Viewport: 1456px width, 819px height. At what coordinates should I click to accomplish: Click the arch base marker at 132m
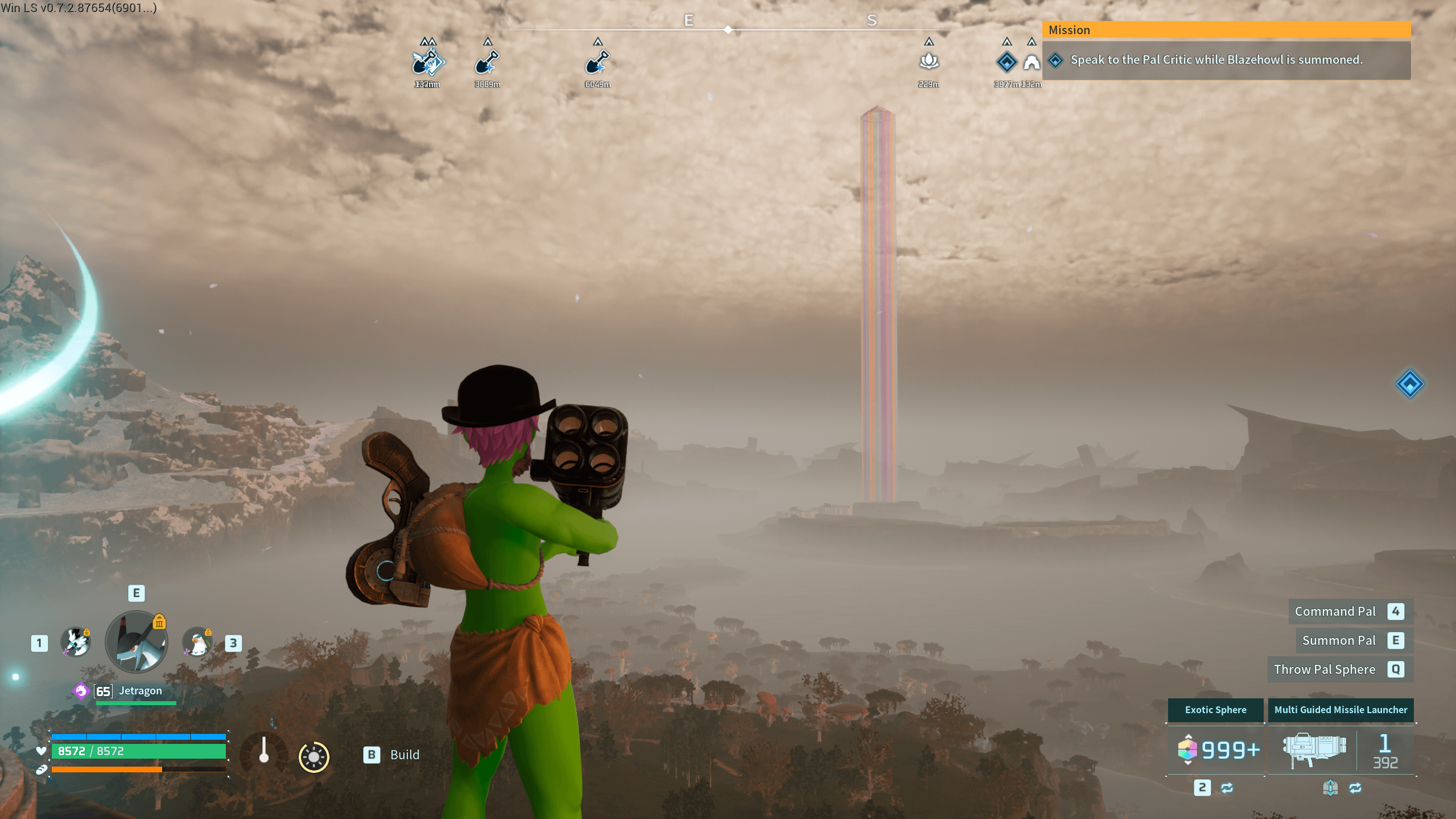[x=1032, y=62]
